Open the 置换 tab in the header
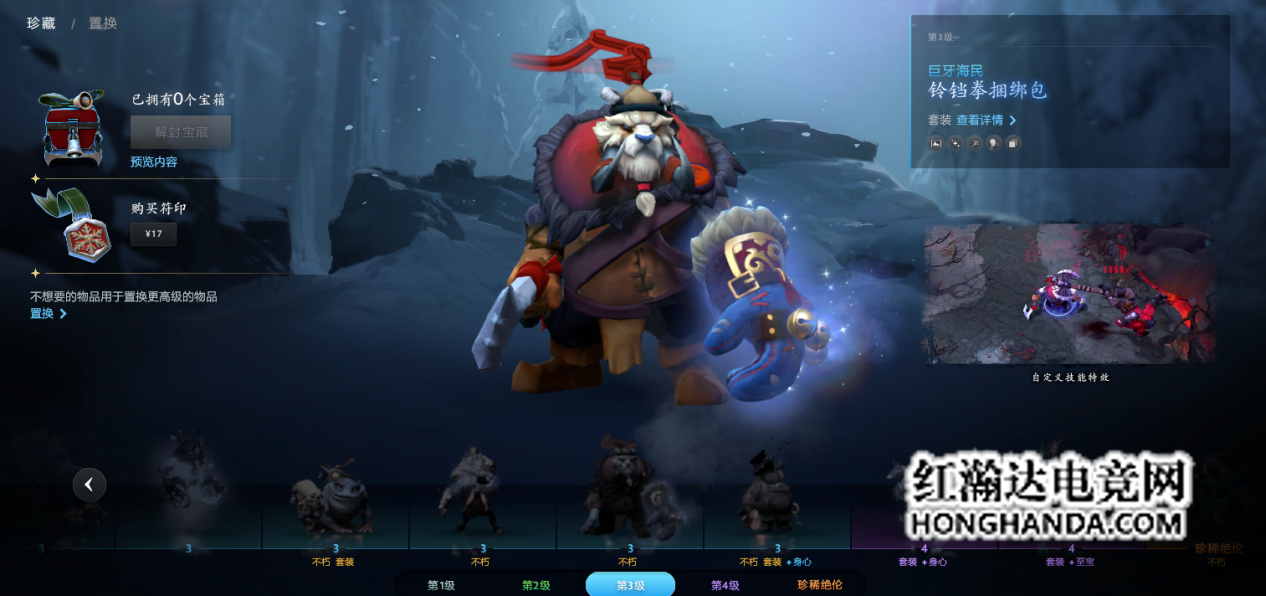1266x596 pixels. pyautogui.click(x=103, y=23)
